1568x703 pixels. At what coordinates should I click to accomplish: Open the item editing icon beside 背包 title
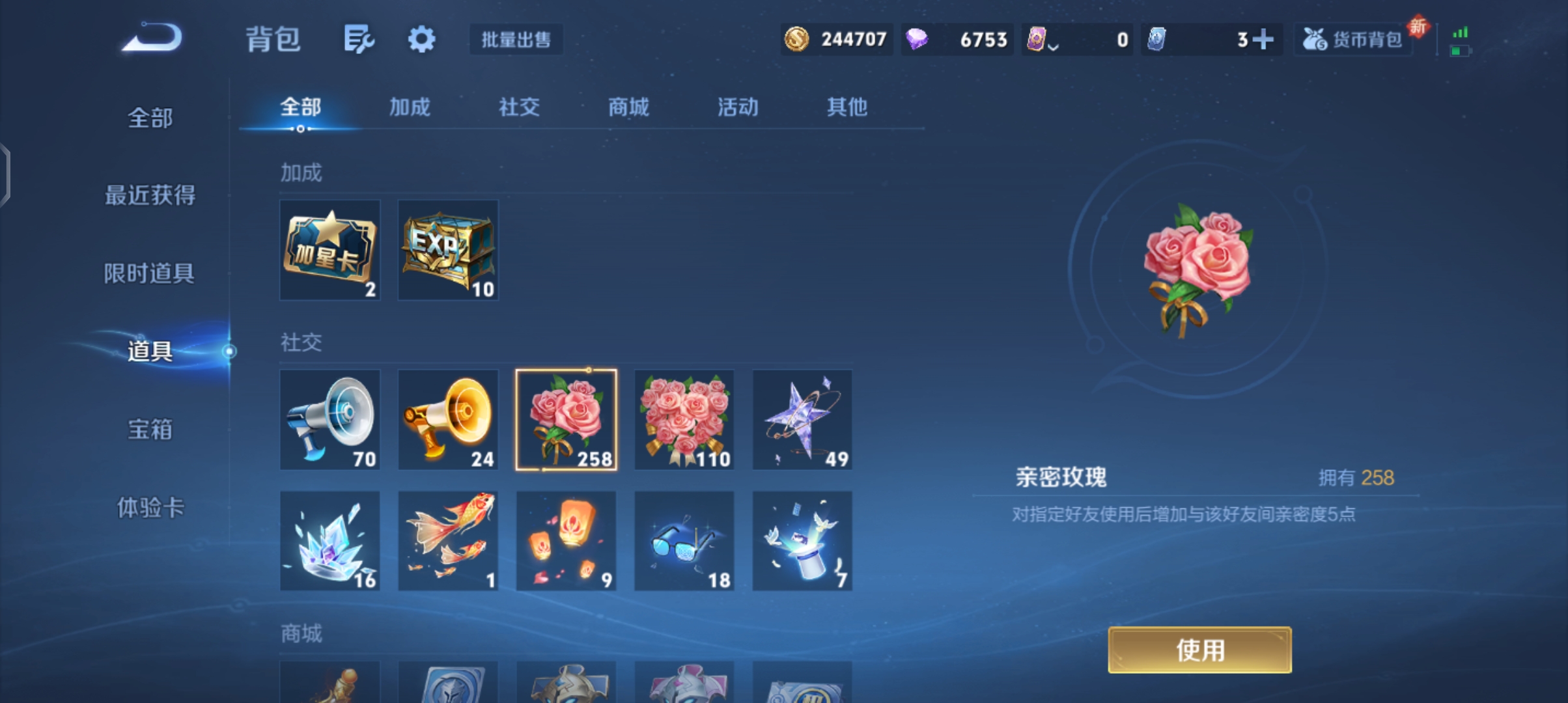tap(360, 39)
